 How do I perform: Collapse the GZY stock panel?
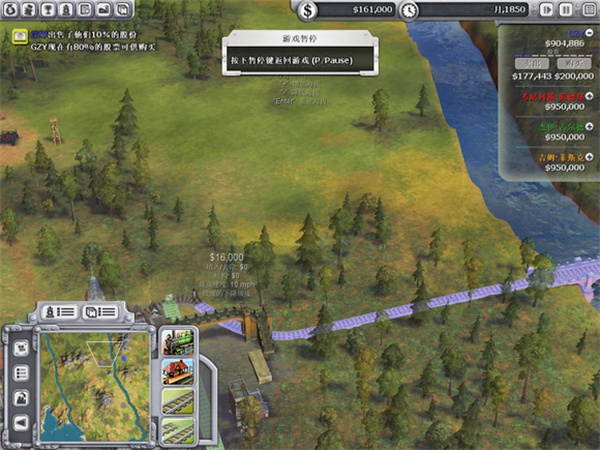(x=592, y=35)
